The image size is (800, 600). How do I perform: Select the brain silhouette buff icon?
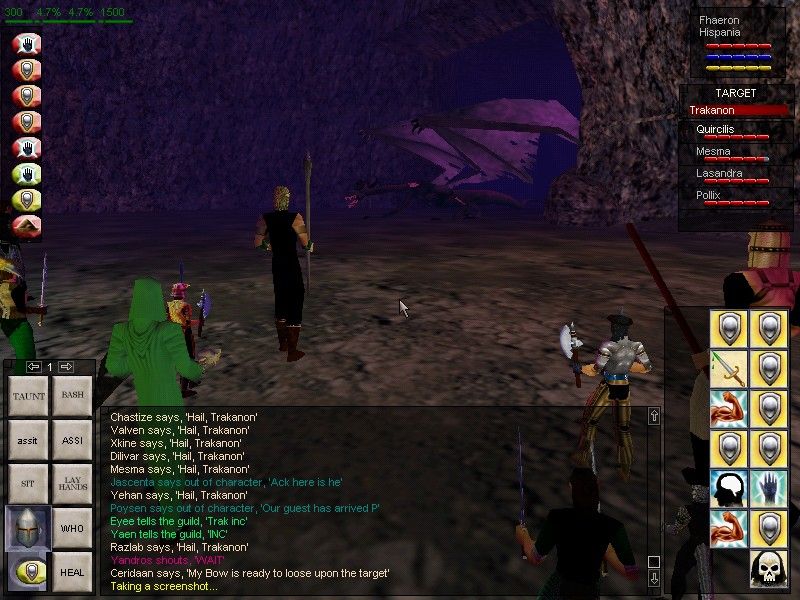[729, 488]
